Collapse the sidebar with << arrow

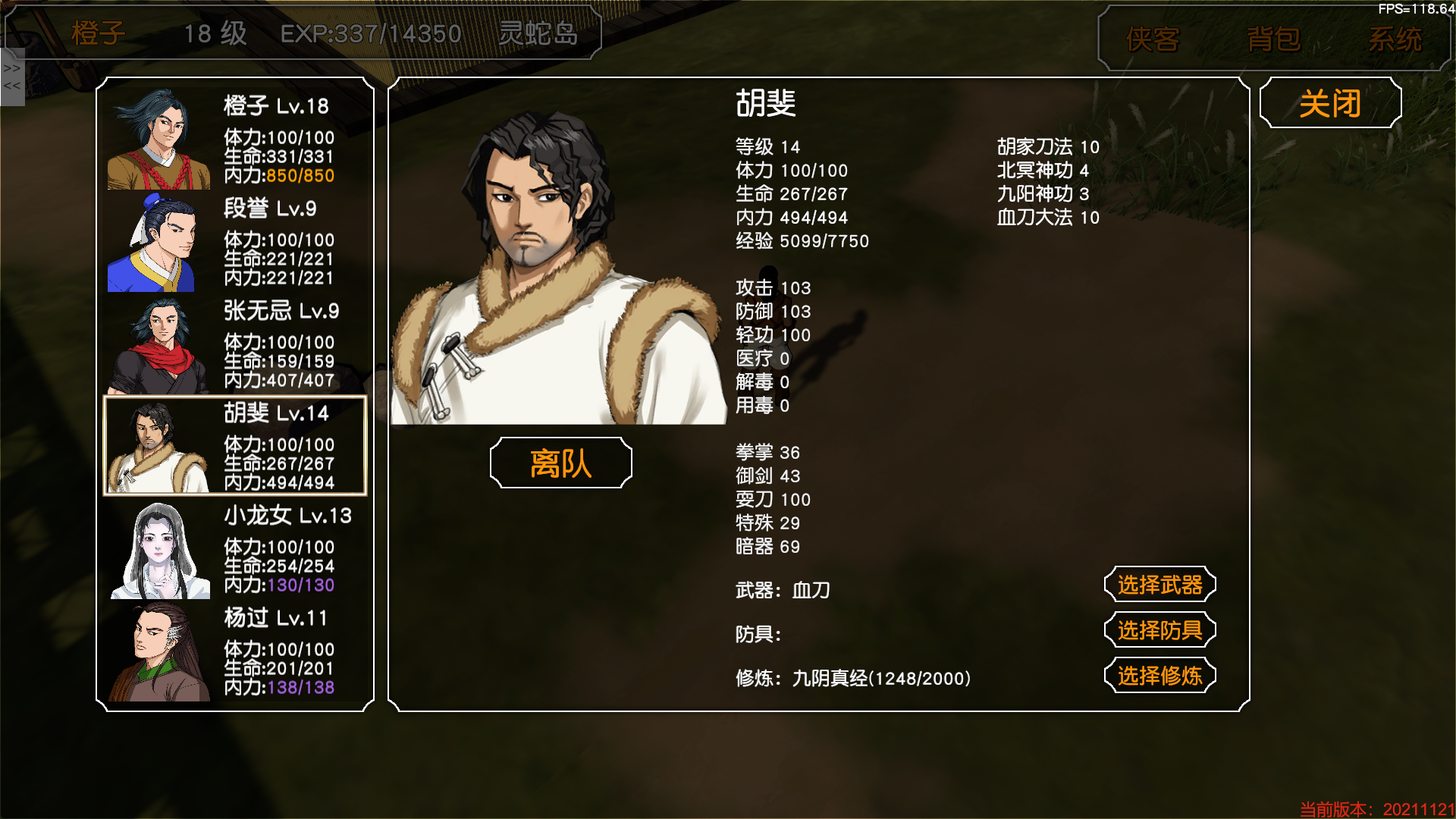(x=11, y=86)
